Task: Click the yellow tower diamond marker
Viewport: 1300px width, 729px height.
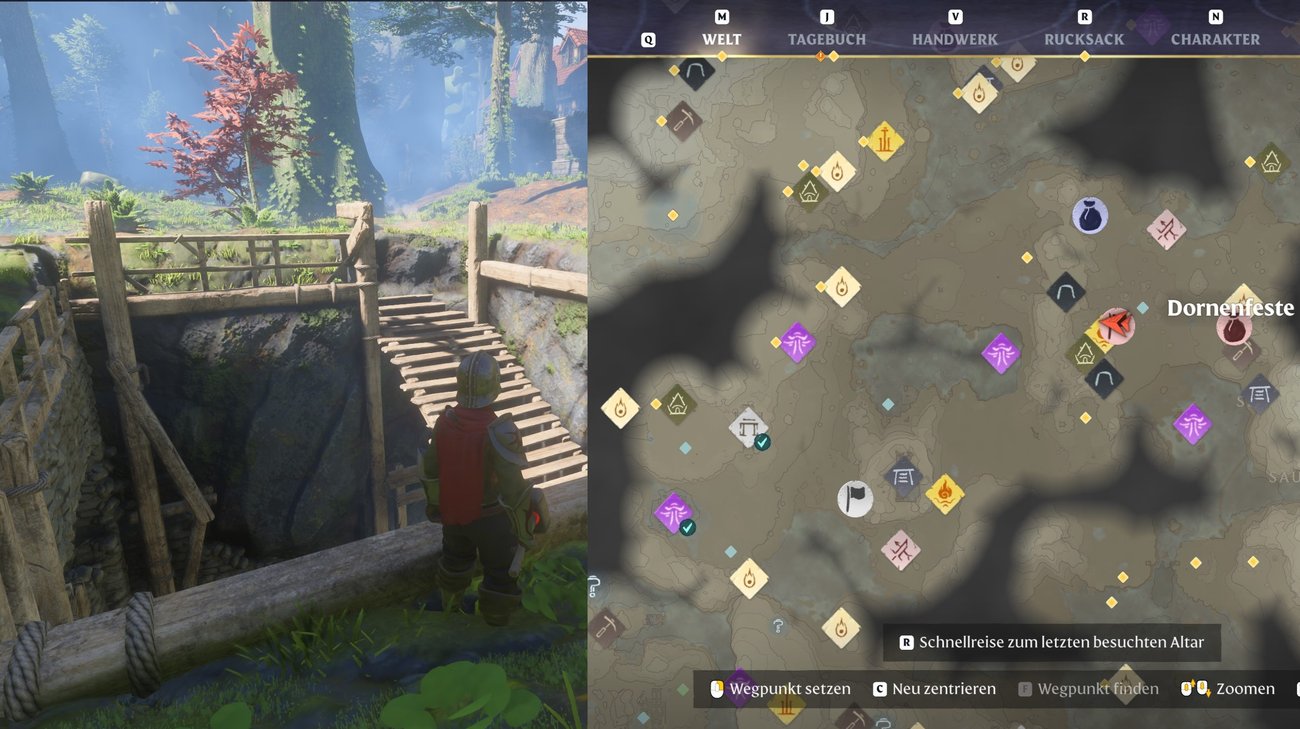Action: [884, 141]
